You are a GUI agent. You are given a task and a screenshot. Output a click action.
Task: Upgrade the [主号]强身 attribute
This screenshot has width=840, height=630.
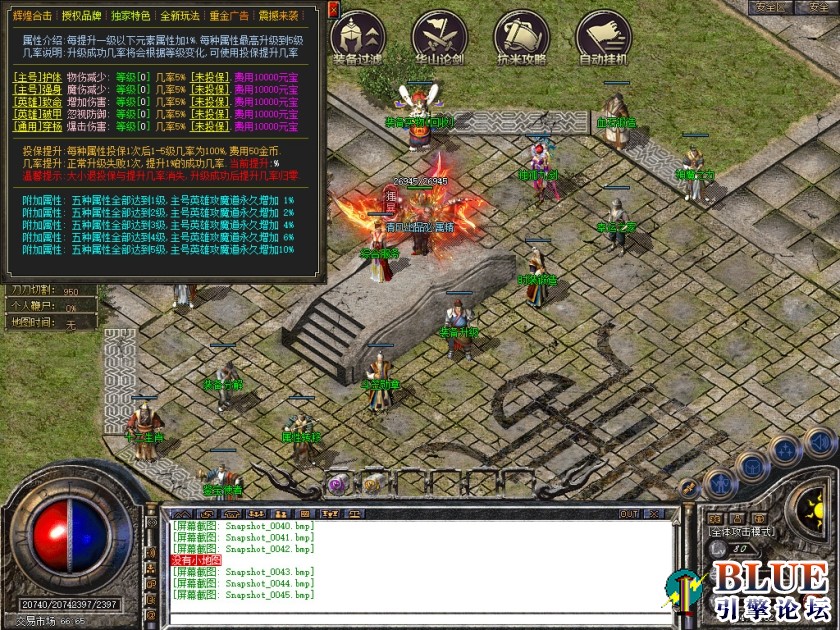tap(37, 89)
